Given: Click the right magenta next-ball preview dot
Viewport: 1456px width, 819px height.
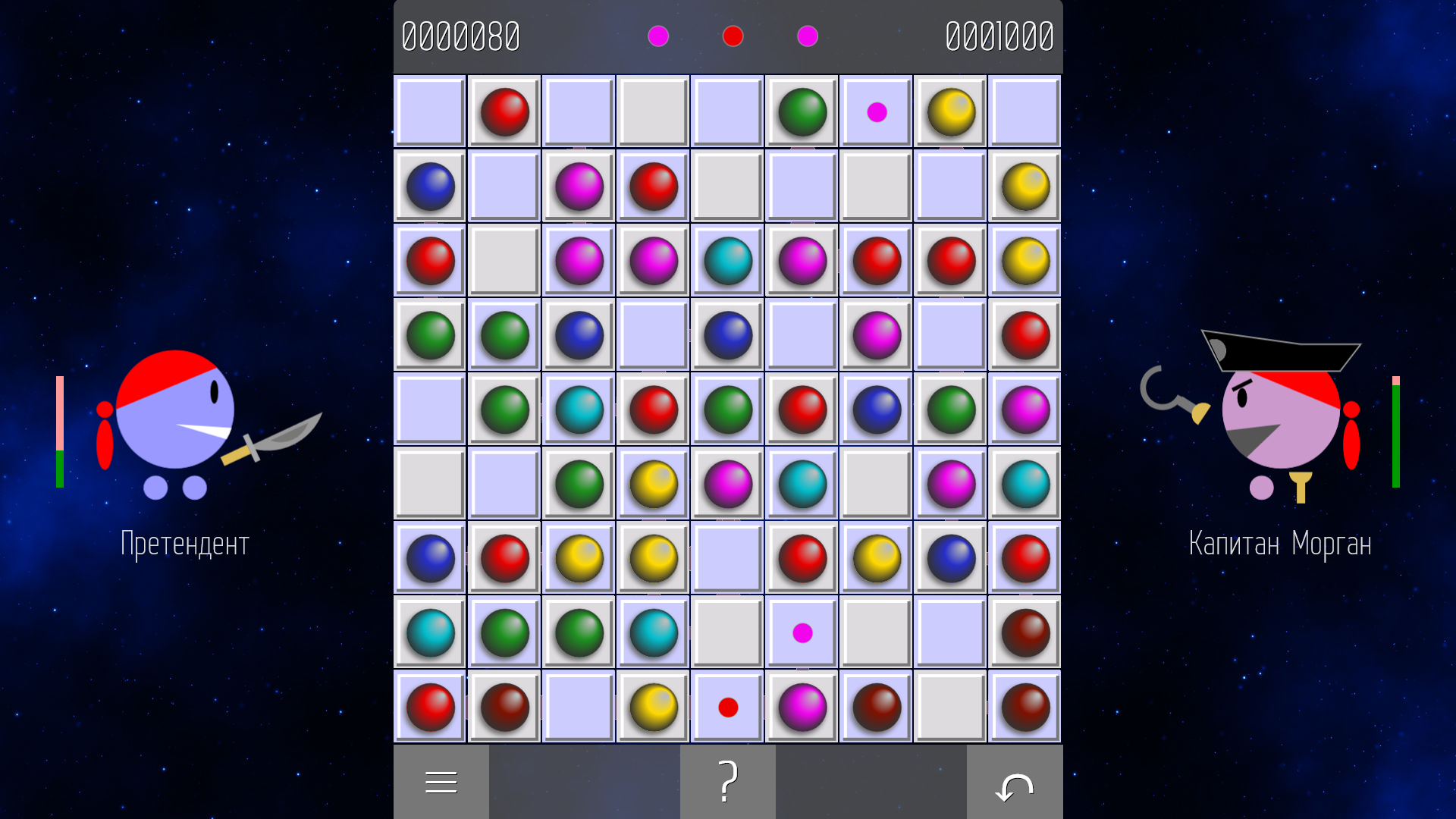Looking at the screenshot, I should click(x=807, y=36).
